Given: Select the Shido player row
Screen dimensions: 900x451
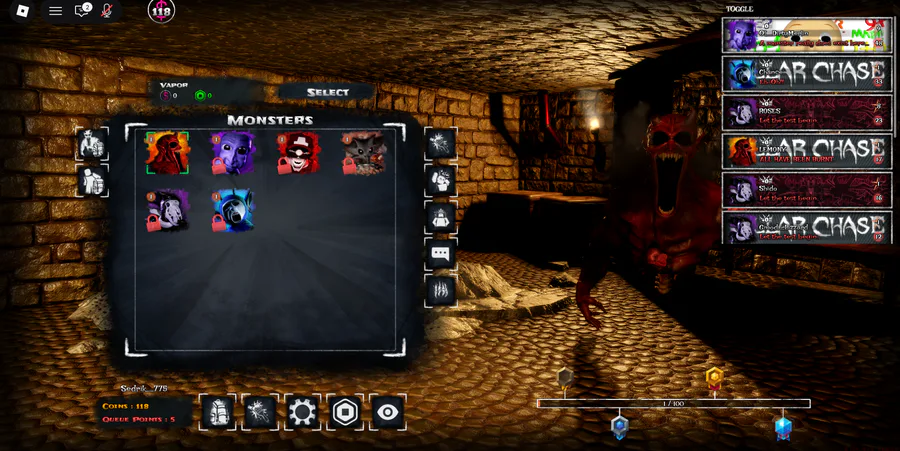Looking at the screenshot, I should pyautogui.click(x=806, y=190).
